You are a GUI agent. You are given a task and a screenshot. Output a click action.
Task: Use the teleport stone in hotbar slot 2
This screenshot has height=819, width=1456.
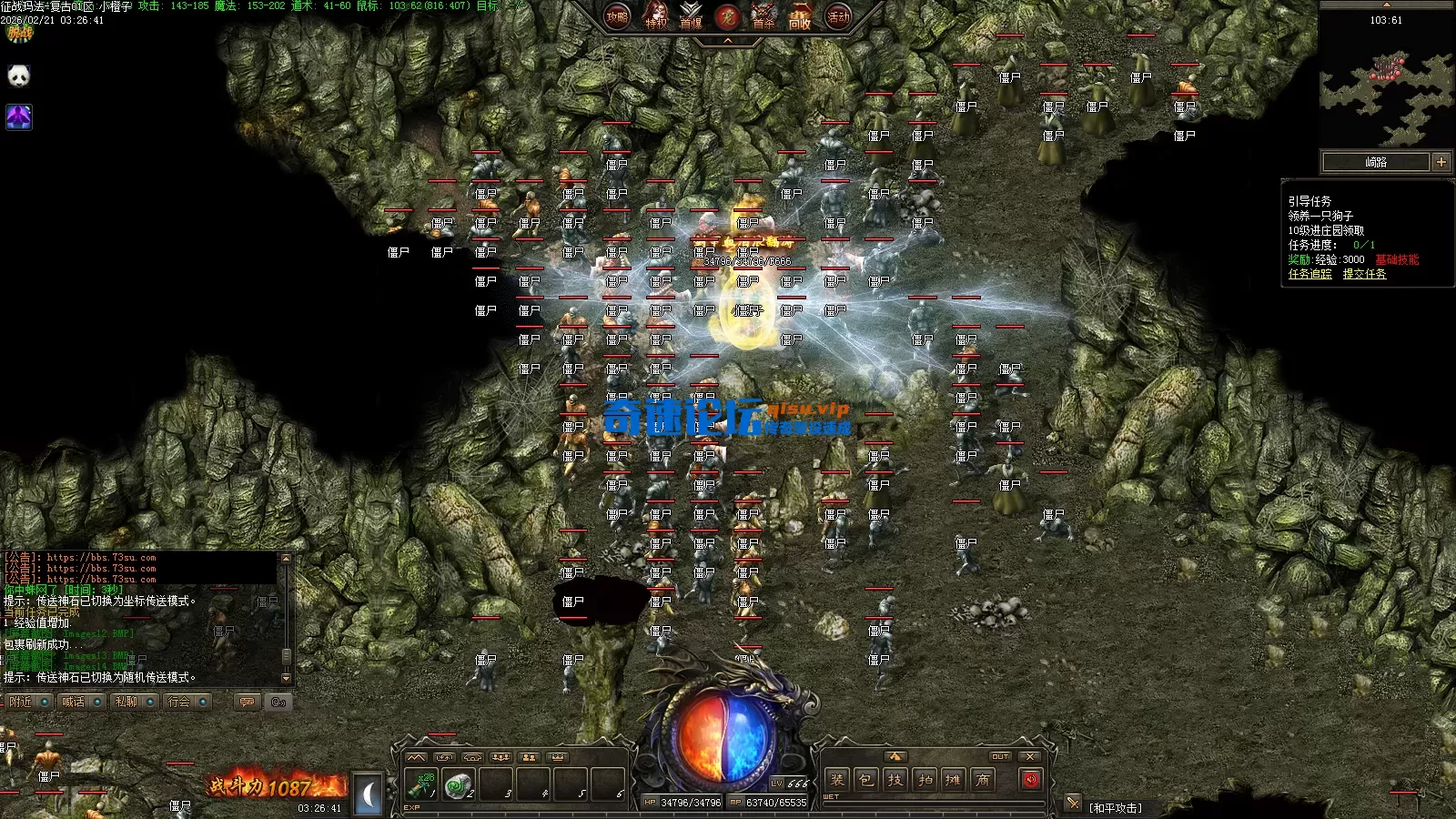click(x=459, y=784)
